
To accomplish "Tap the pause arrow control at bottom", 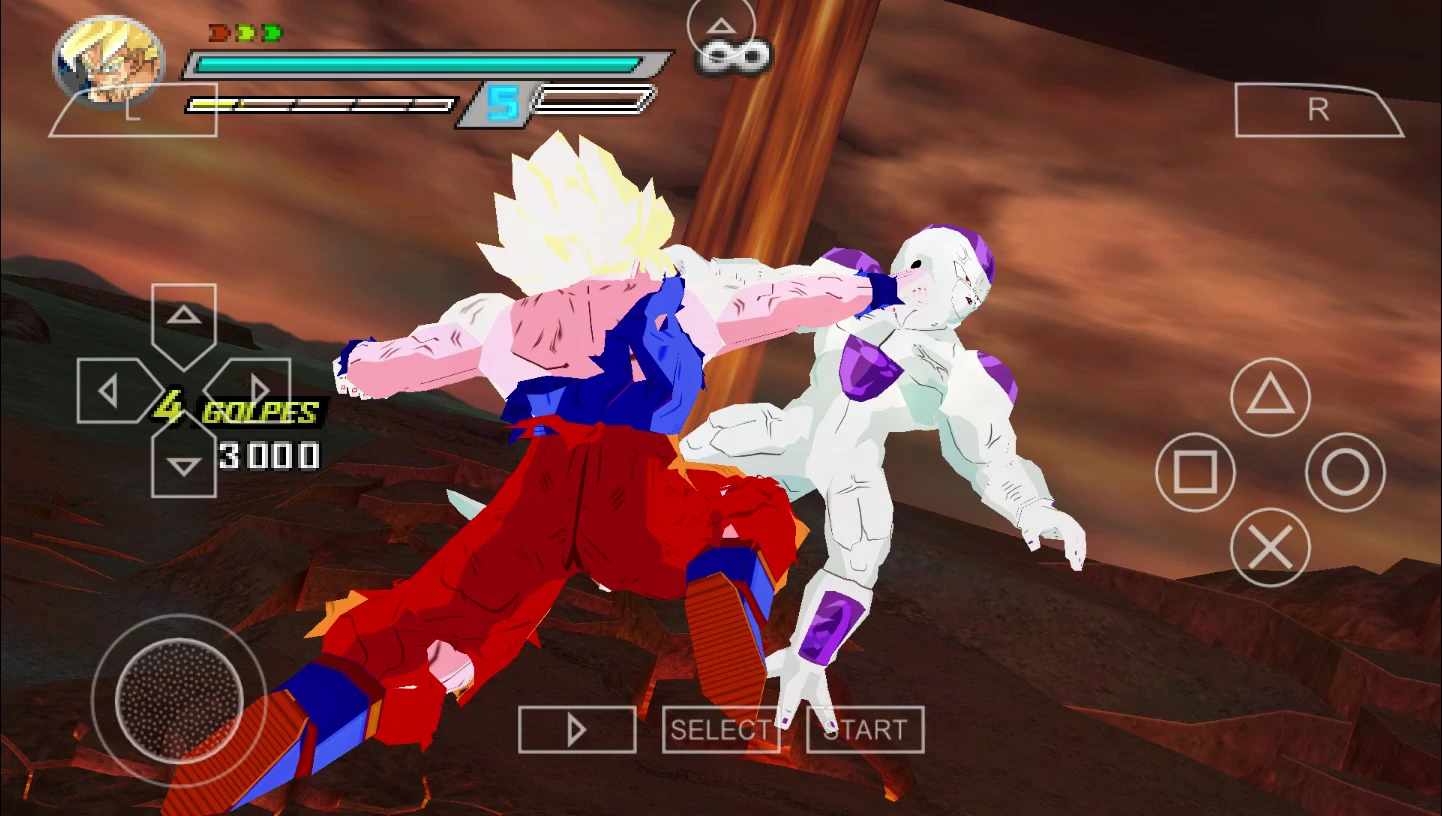I will click(576, 729).
